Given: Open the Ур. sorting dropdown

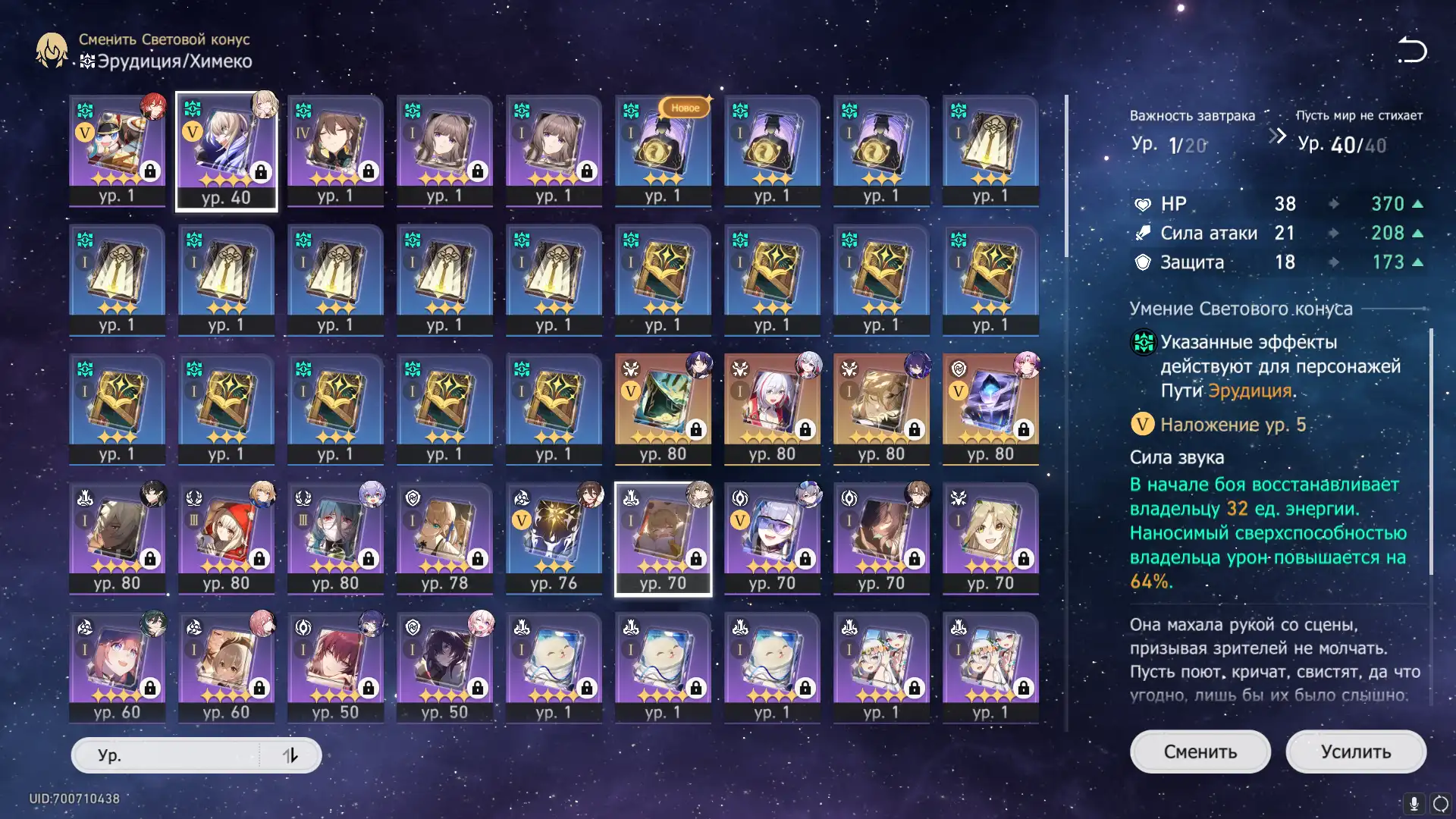Looking at the screenshot, I should (167, 755).
